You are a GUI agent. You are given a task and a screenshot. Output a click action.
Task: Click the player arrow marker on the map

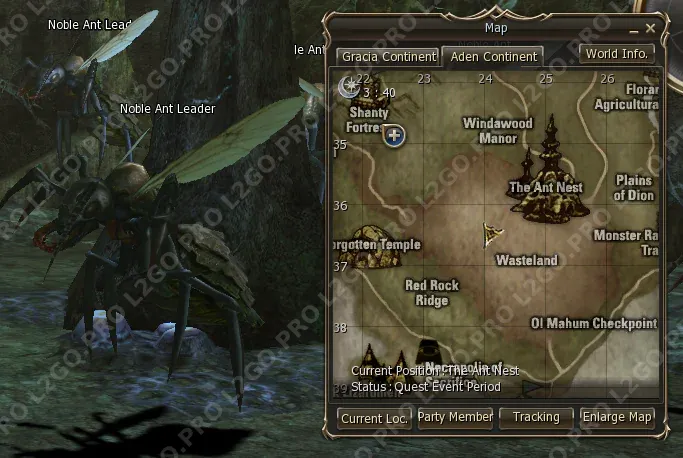(x=492, y=234)
